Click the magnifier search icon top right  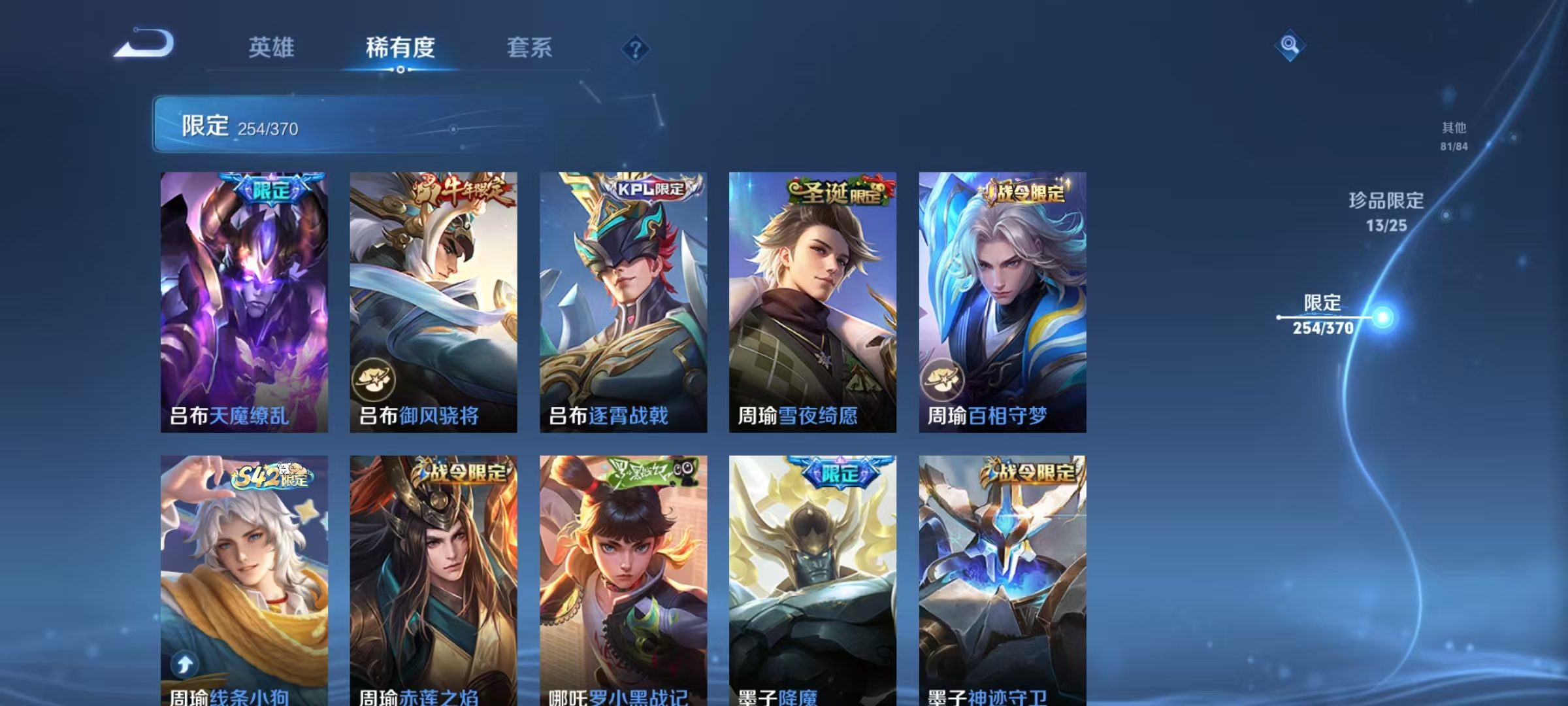[x=1288, y=44]
